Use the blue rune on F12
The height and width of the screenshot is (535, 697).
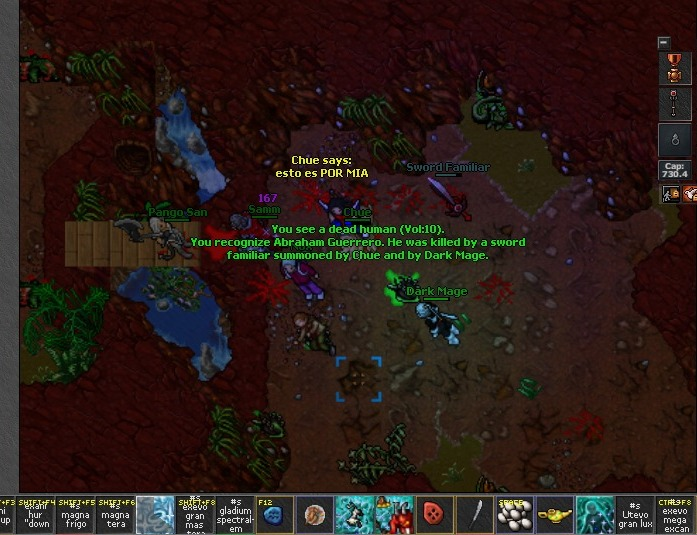click(275, 514)
